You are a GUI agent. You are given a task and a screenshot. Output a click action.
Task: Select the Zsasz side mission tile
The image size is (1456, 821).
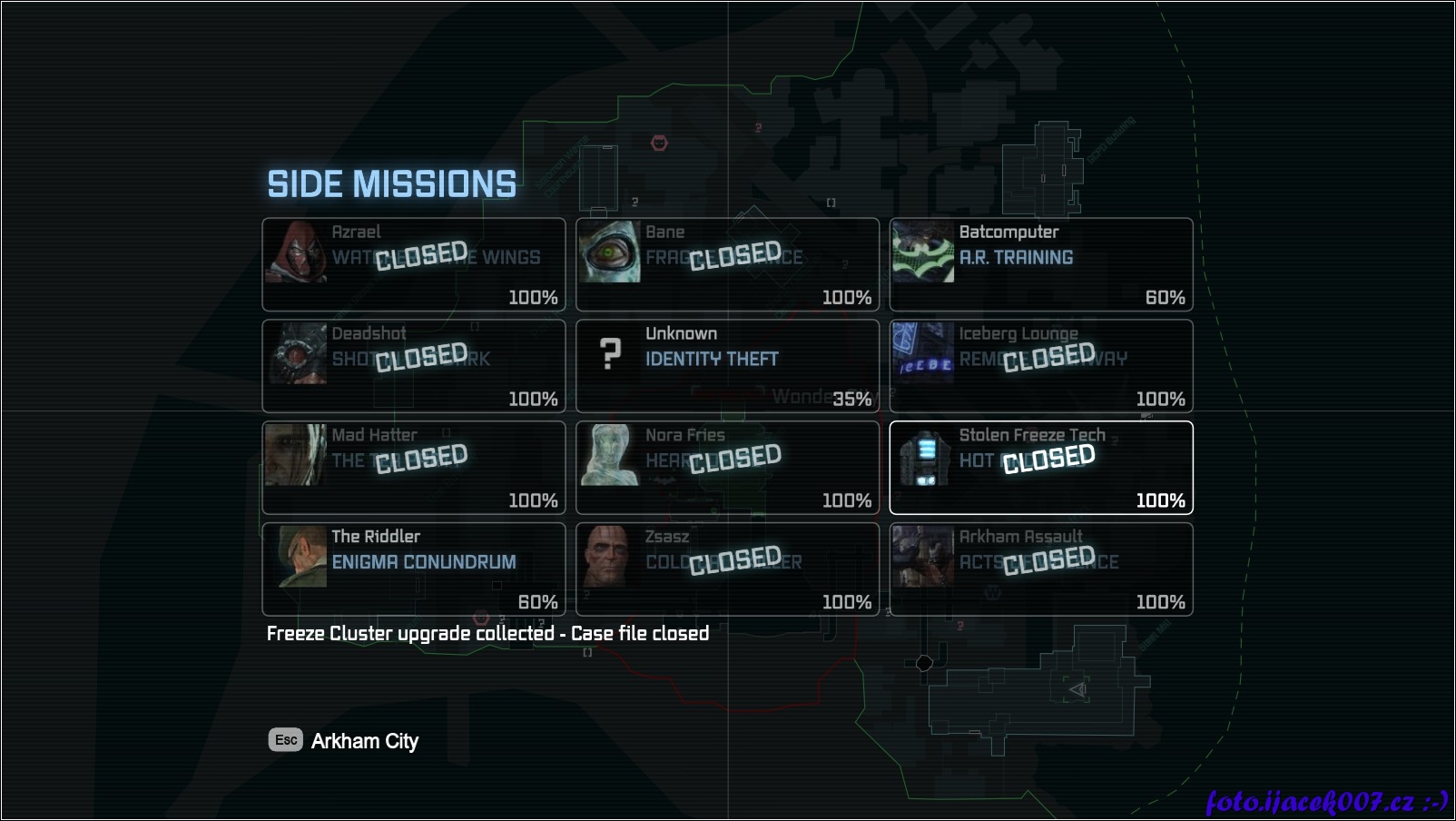click(727, 569)
